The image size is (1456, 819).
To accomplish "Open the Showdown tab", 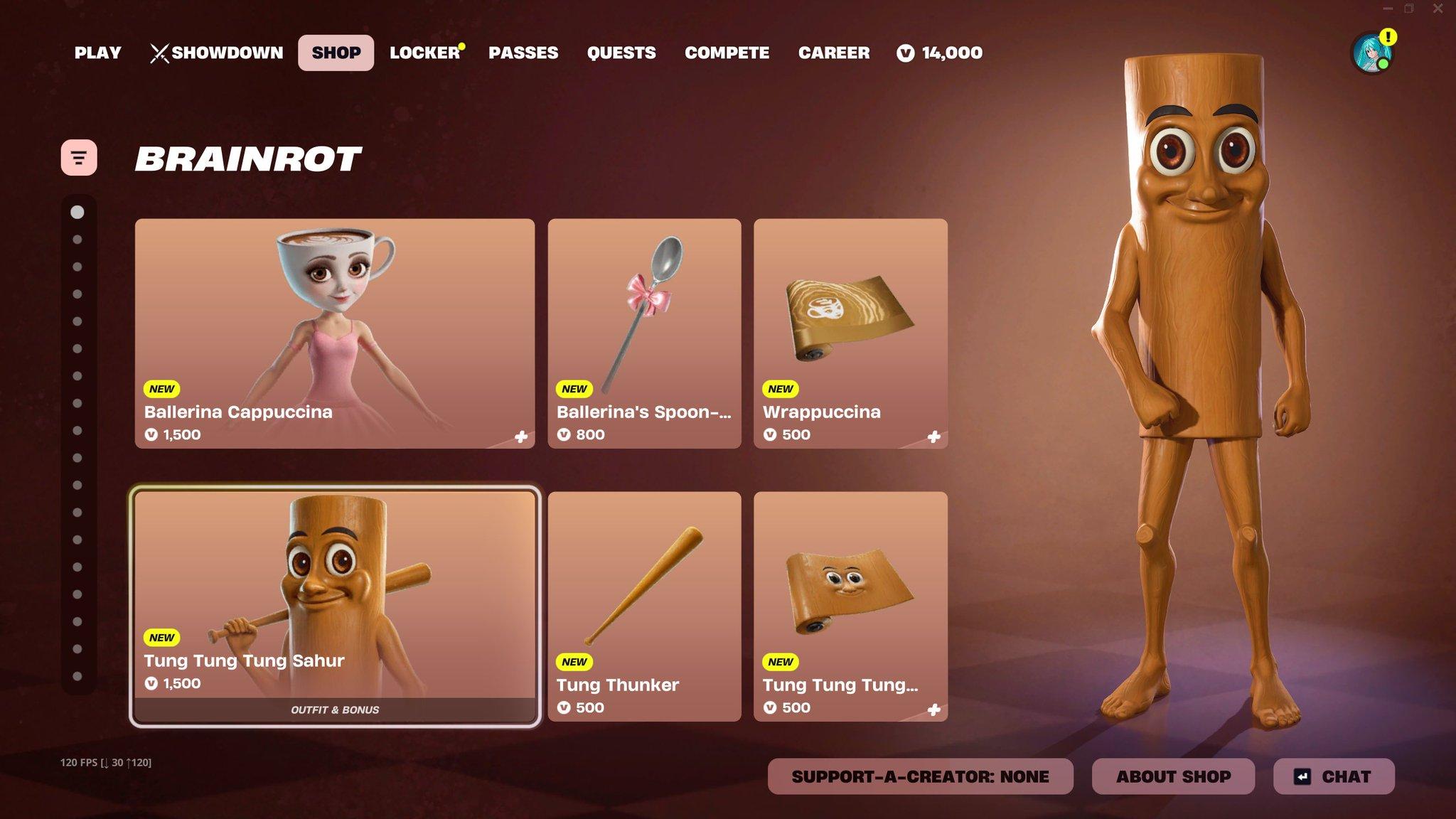I will tap(217, 53).
